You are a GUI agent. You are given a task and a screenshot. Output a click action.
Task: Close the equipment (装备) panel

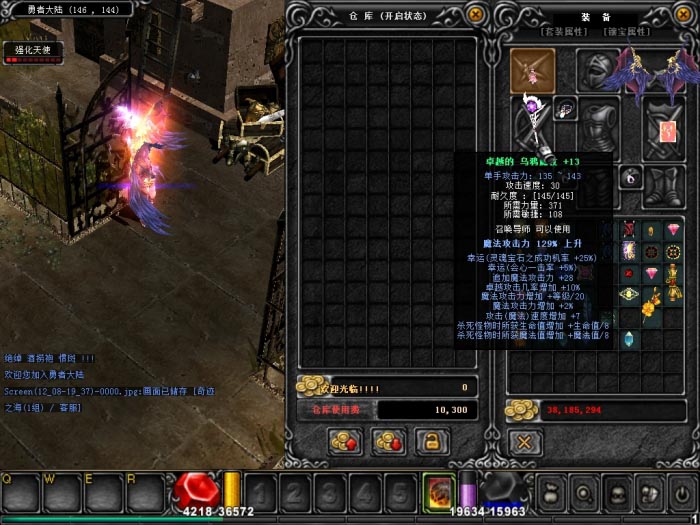point(683,15)
